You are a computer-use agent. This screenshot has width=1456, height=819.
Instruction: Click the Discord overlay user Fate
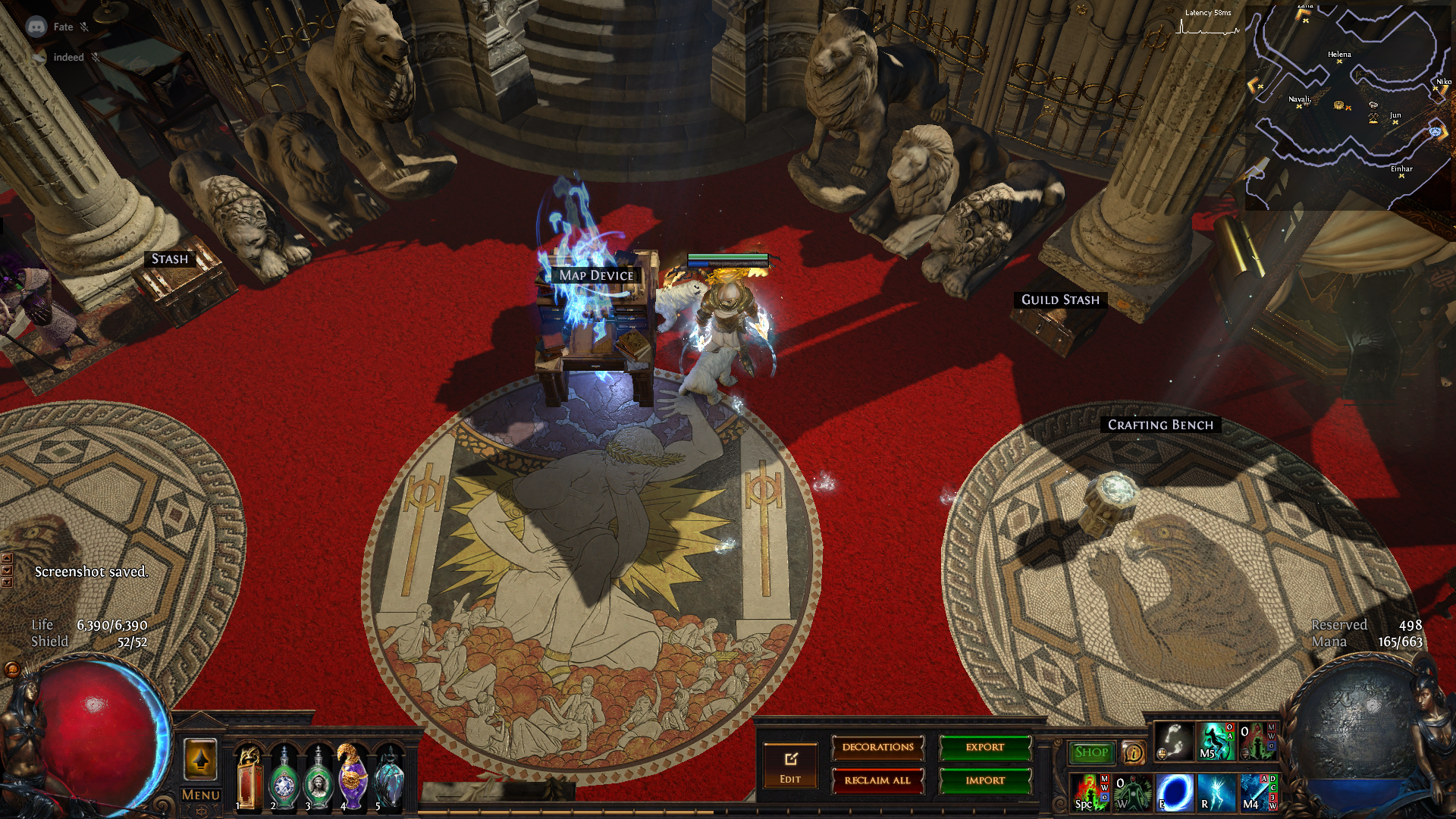click(63, 27)
